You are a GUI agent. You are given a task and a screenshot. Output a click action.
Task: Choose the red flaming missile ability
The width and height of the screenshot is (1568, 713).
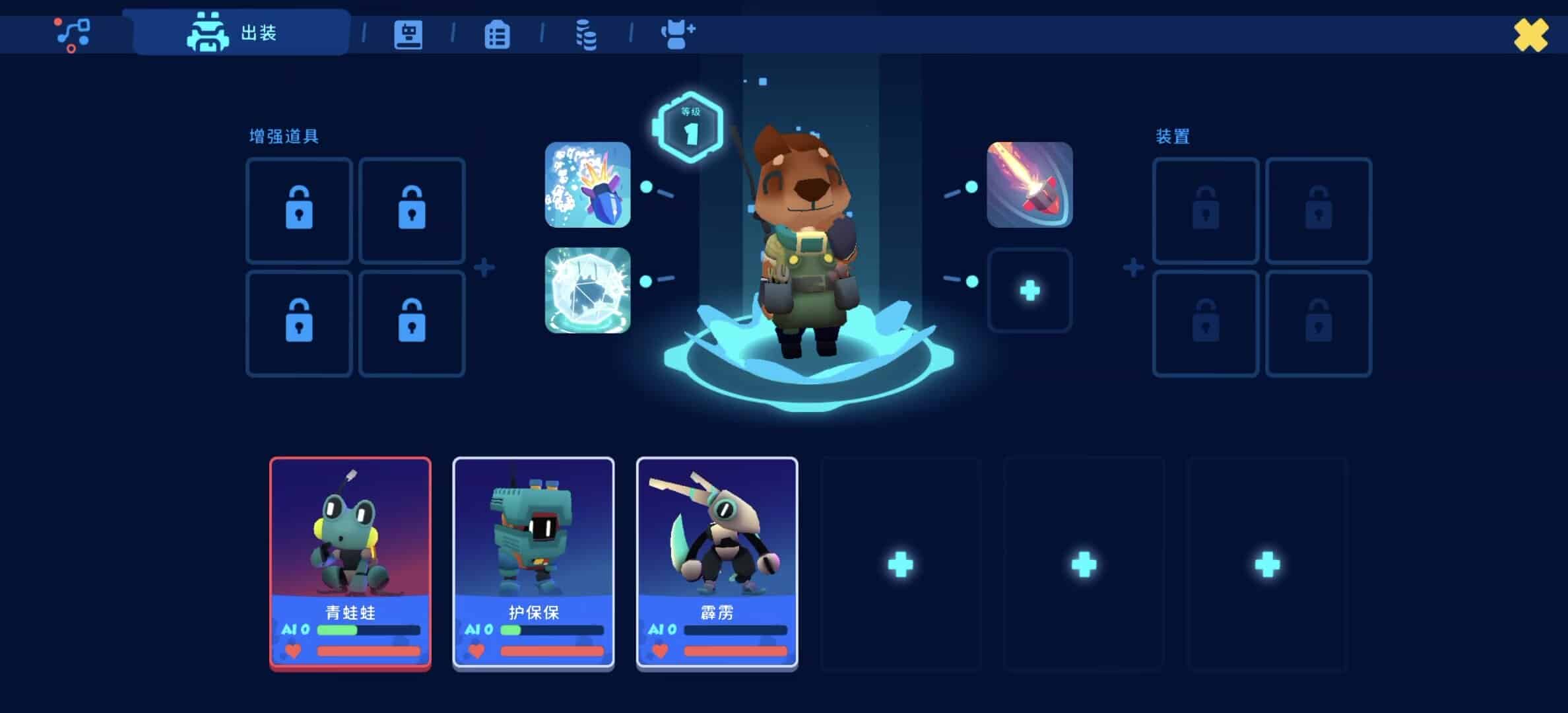click(x=1029, y=185)
